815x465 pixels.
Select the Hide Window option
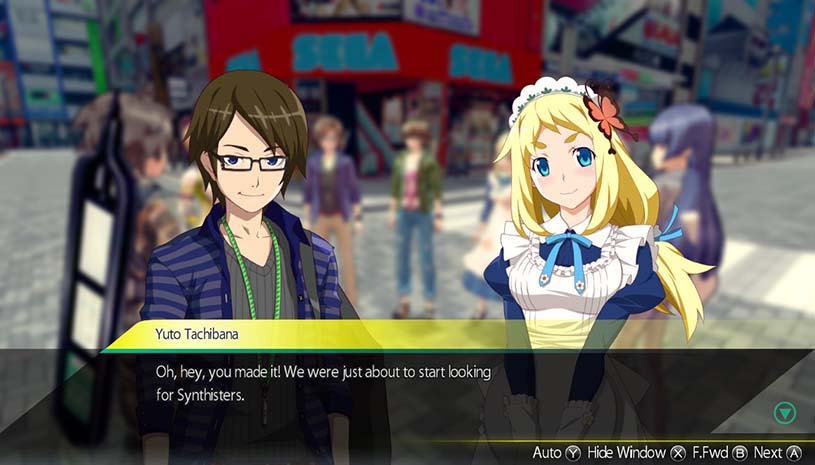click(636, 453)
